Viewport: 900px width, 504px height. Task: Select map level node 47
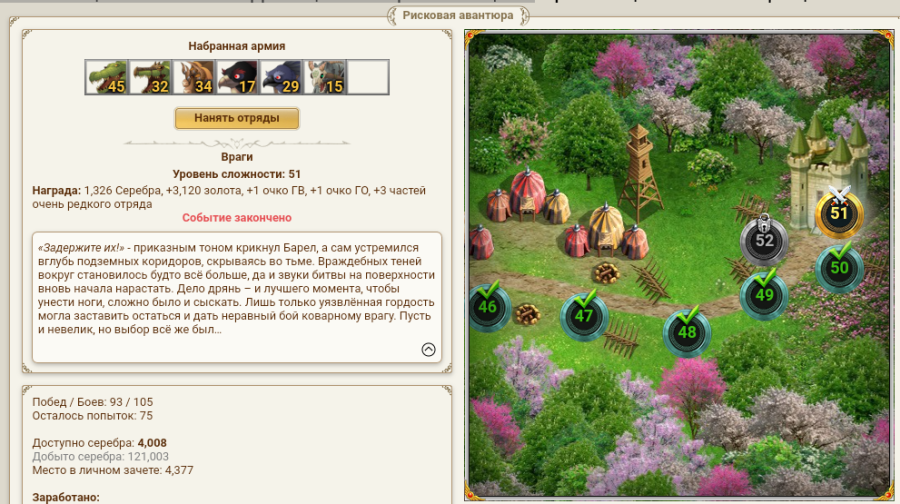click(x=584, y=316)
